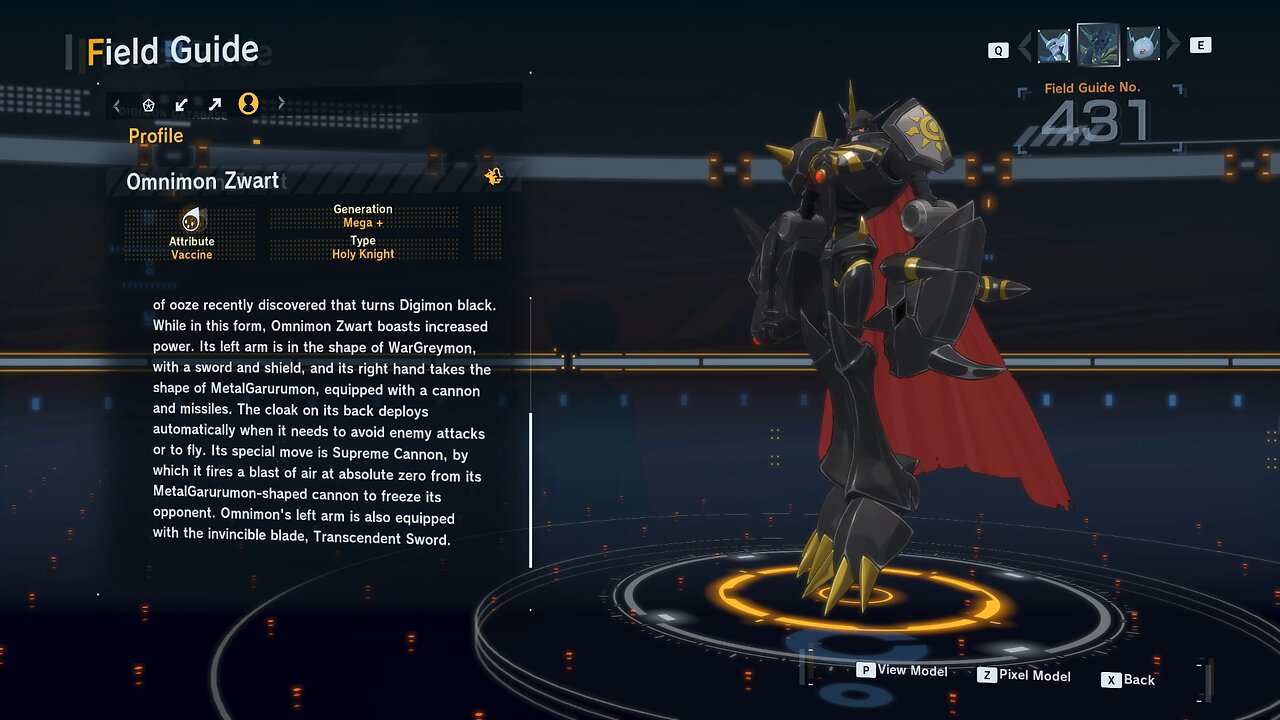Click the left arrow beside the tab icons
1280x720 pixels.
point(117,104)
